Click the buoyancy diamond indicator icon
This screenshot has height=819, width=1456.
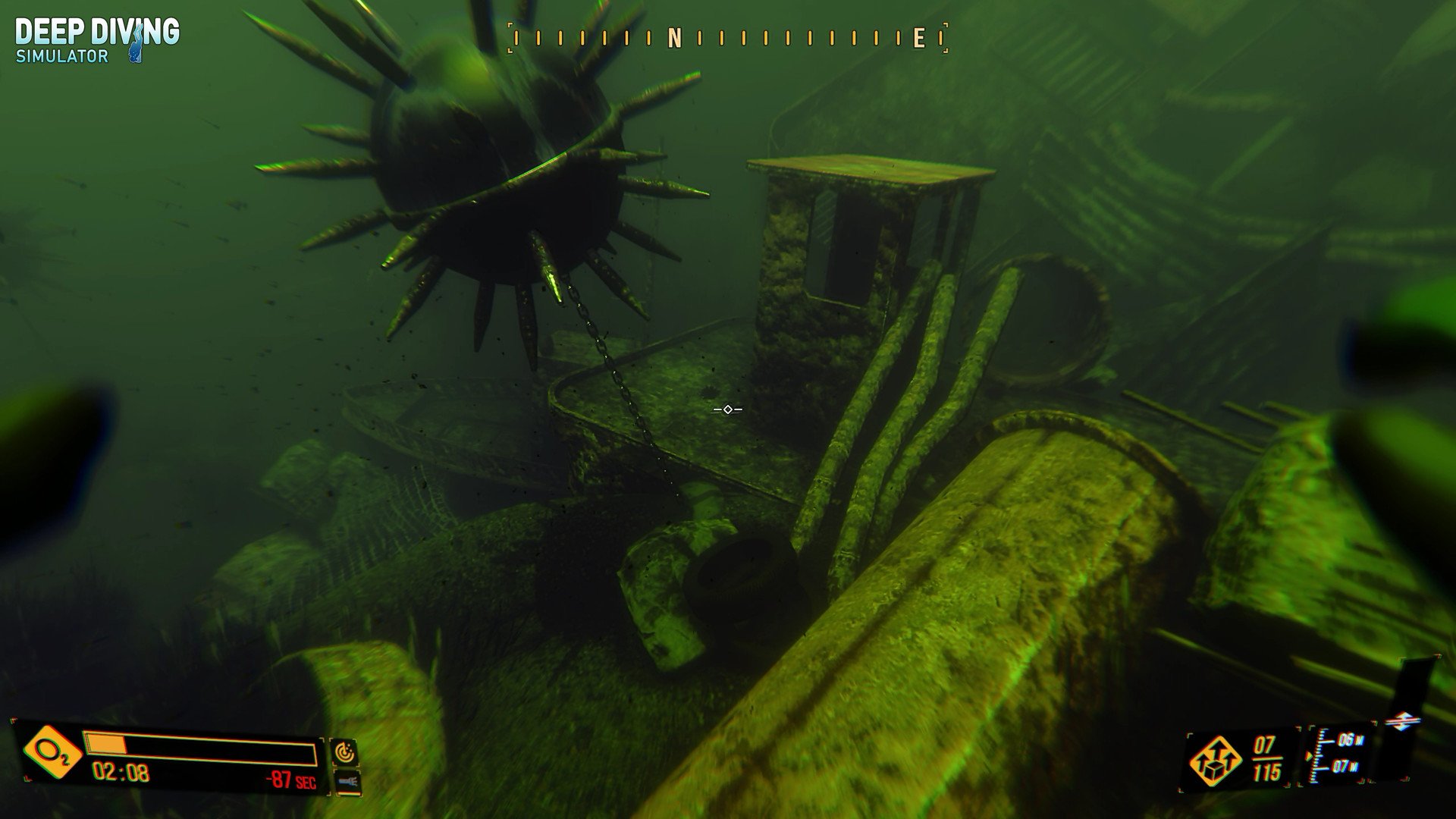tap(1402, 721)
